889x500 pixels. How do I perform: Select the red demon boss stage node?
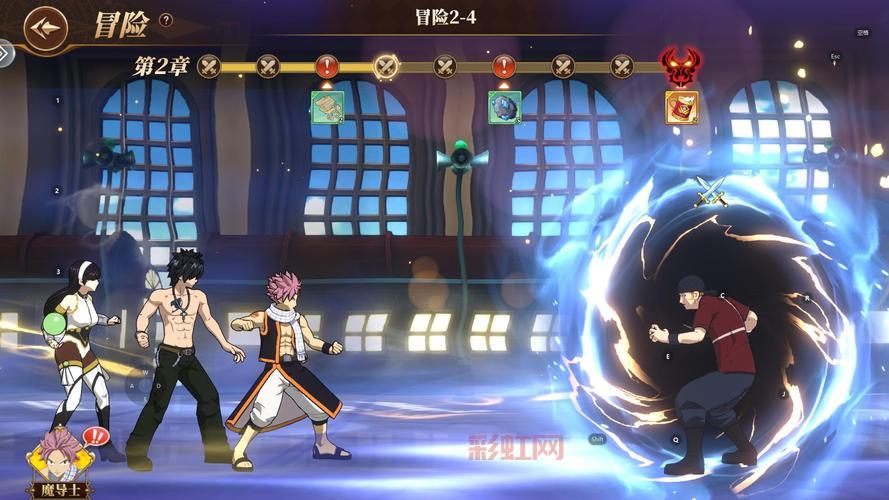pyautogui.click(x=681, y=67)
